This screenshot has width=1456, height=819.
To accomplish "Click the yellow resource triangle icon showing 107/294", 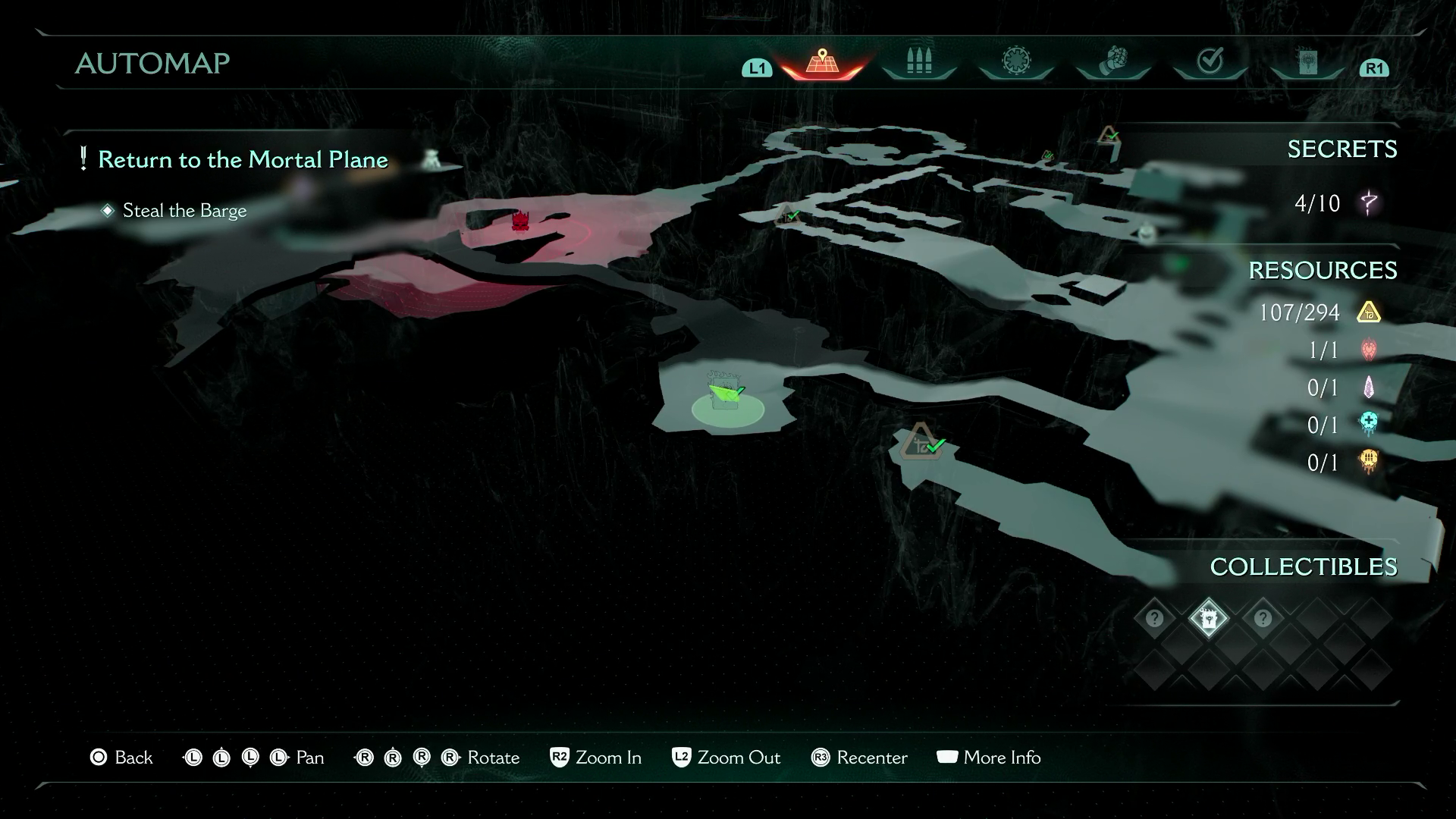I will click(x=1371, y=312).
